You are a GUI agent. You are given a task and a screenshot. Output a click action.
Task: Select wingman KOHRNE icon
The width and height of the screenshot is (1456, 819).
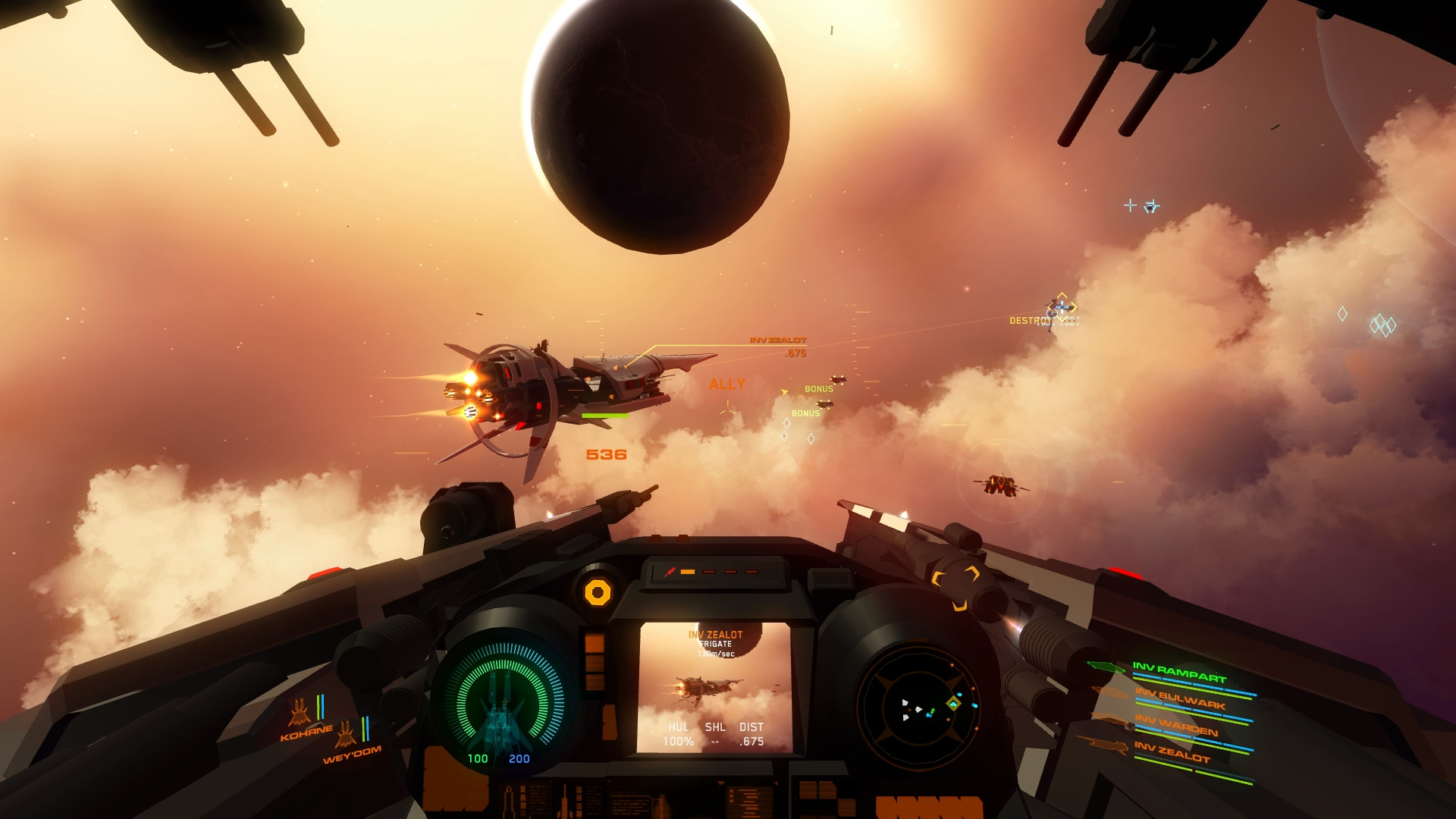tap(300, 714)
